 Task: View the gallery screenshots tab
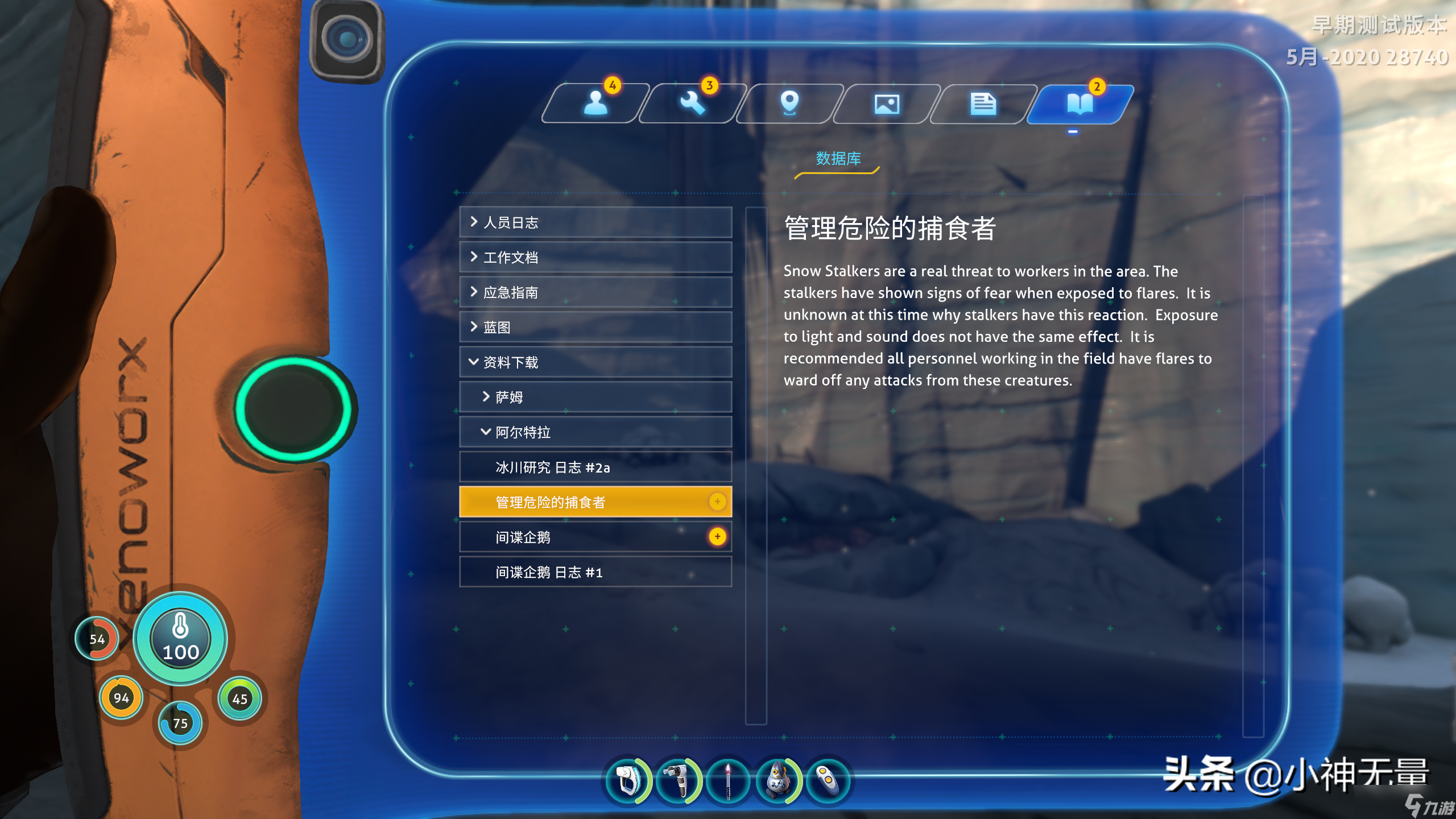coord(886,103)
